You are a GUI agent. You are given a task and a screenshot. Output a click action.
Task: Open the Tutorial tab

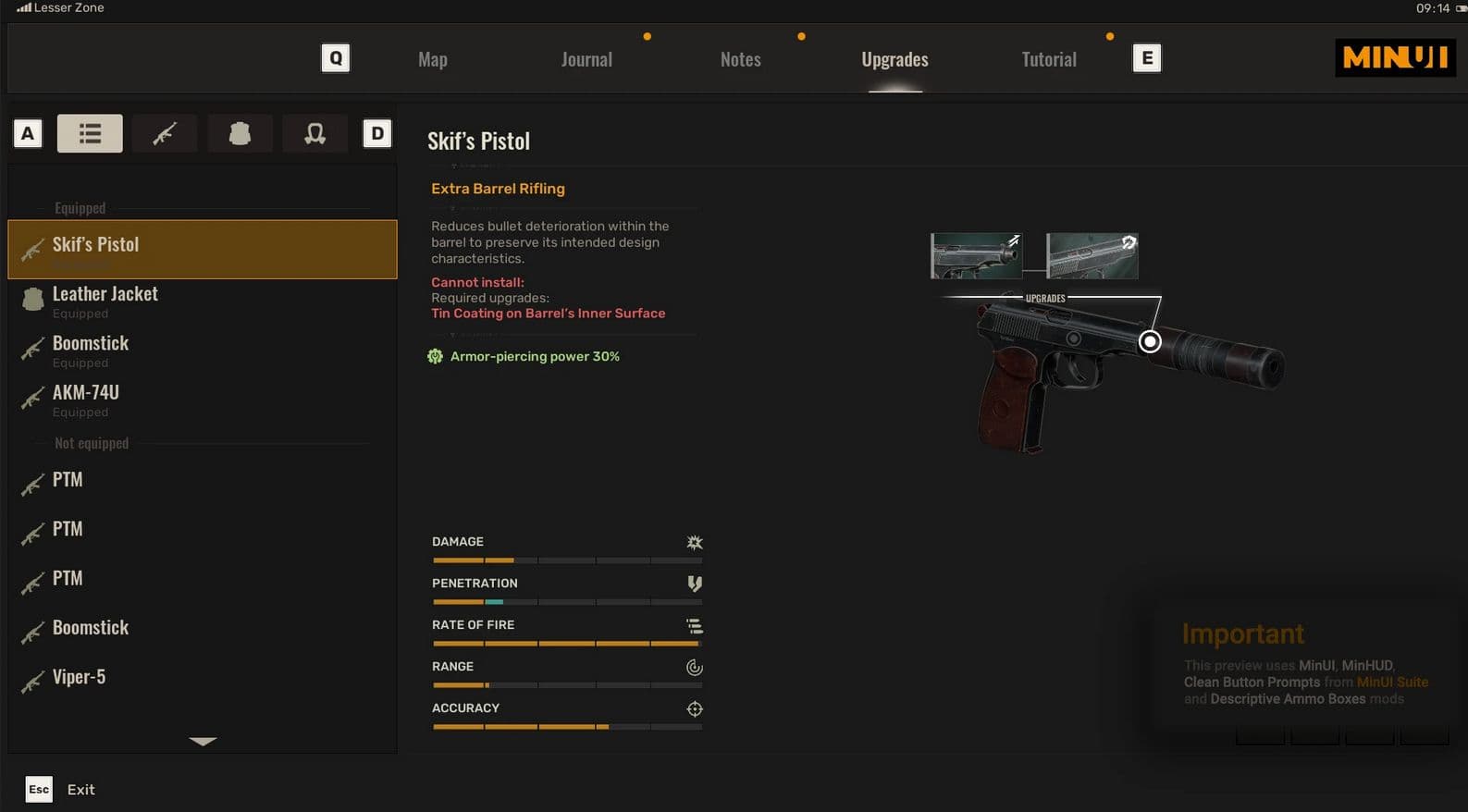(1049, 59)
